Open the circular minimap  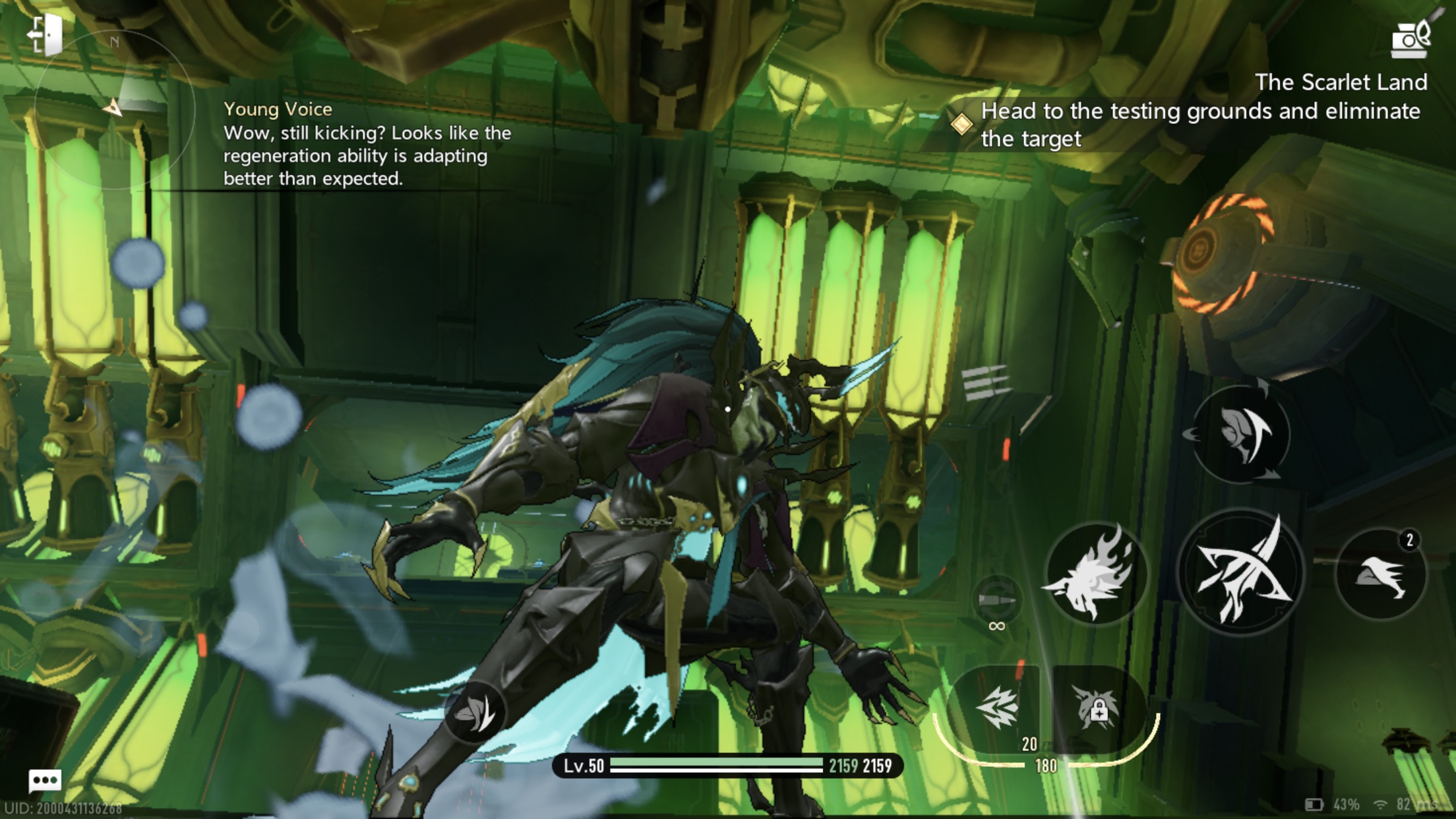tap(114, 110)
